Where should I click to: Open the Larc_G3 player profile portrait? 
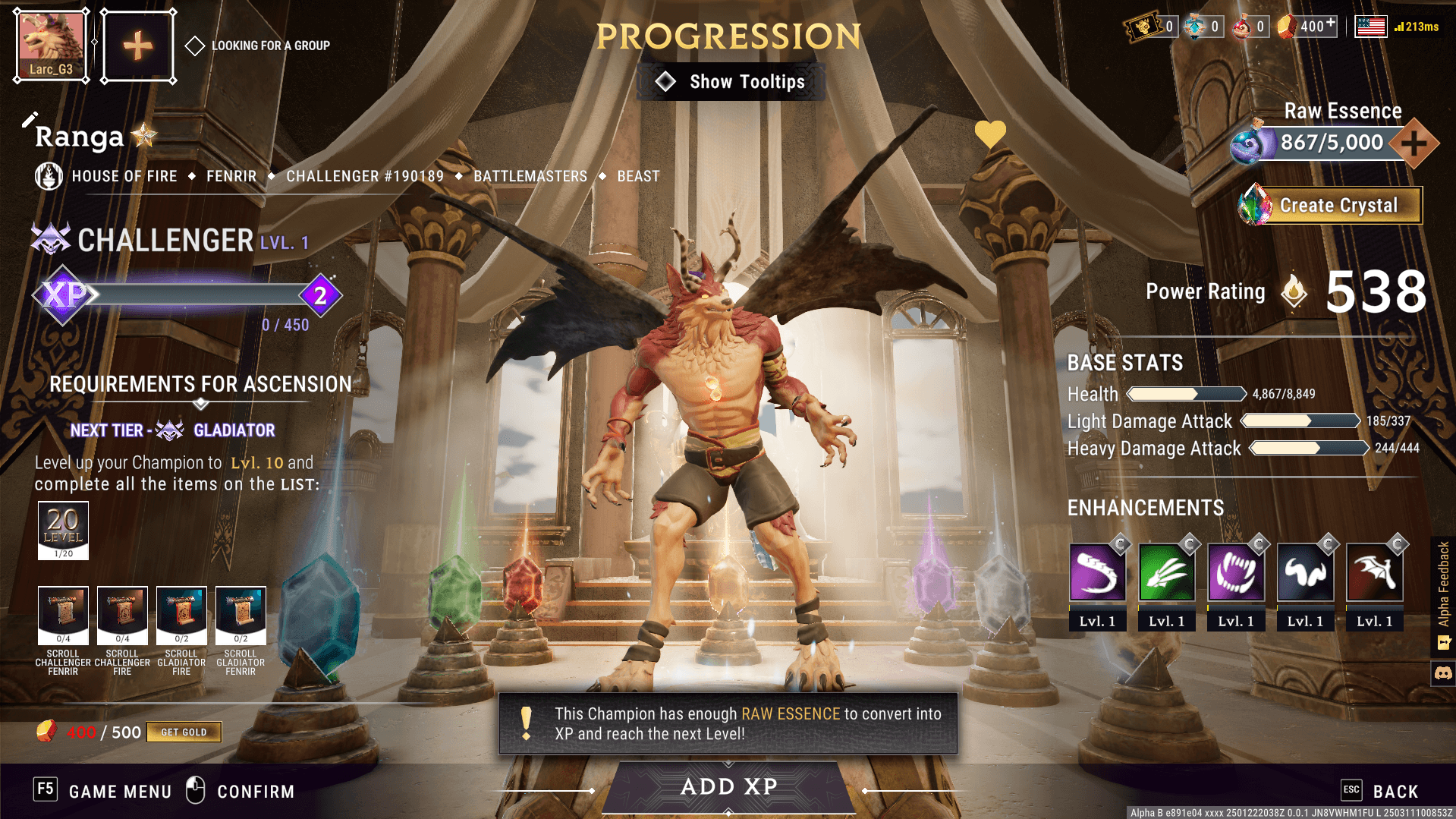(52, 46)
